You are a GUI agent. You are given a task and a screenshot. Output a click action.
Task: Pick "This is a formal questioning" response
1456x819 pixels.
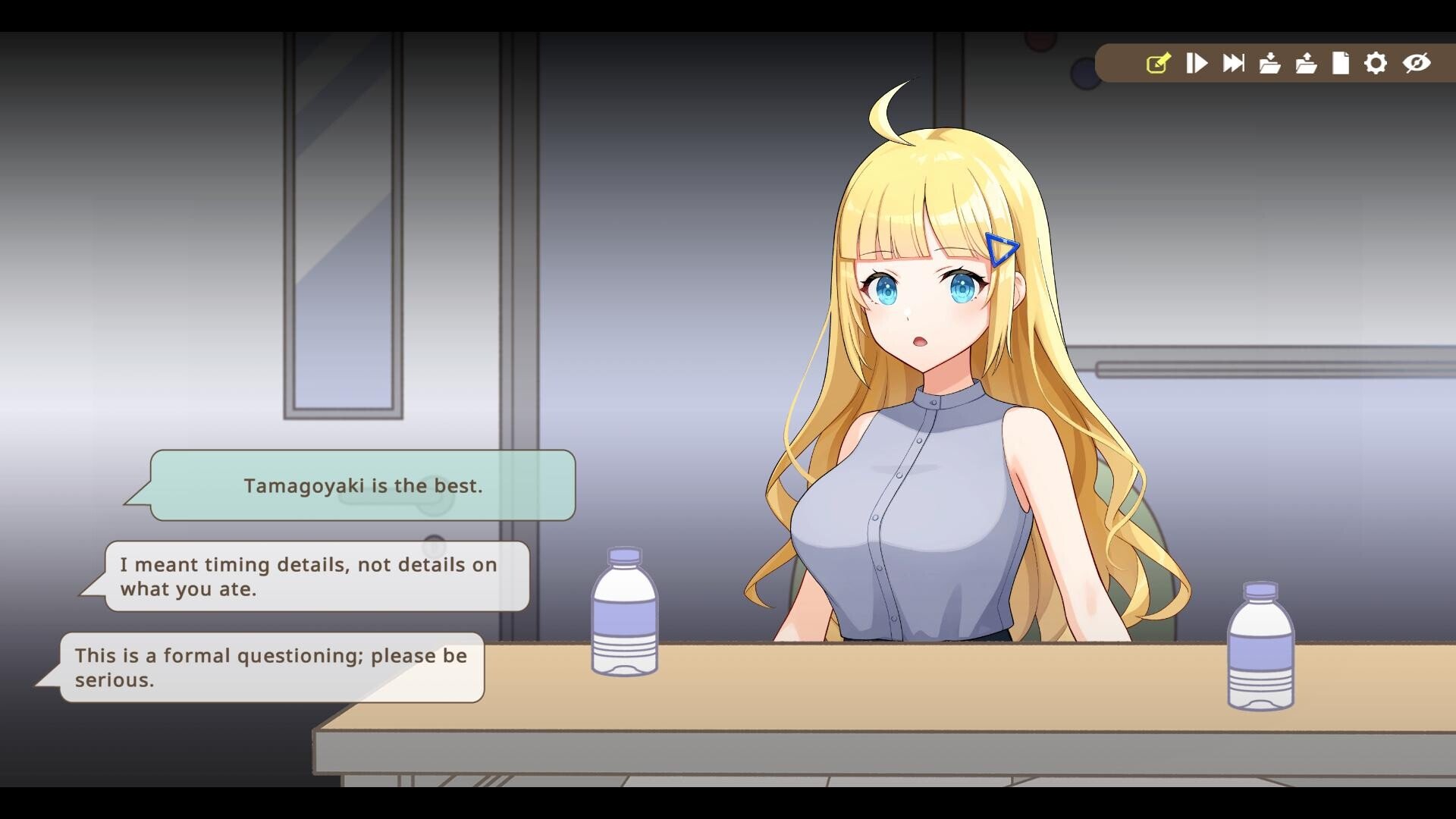coord(271,667)
